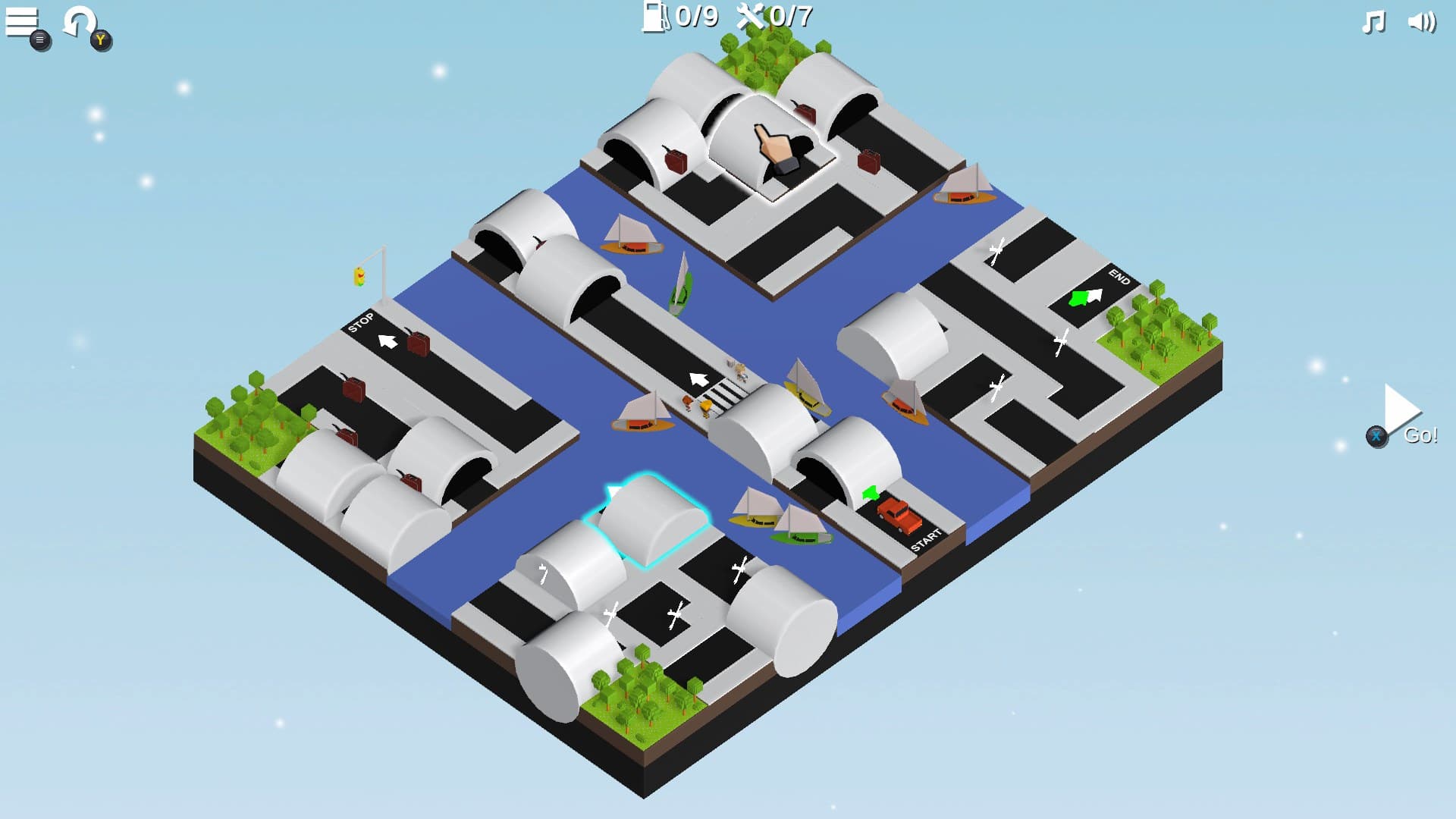
Task: Select the white arrow near the STOP sign
Action: click(x=388, y=341)
